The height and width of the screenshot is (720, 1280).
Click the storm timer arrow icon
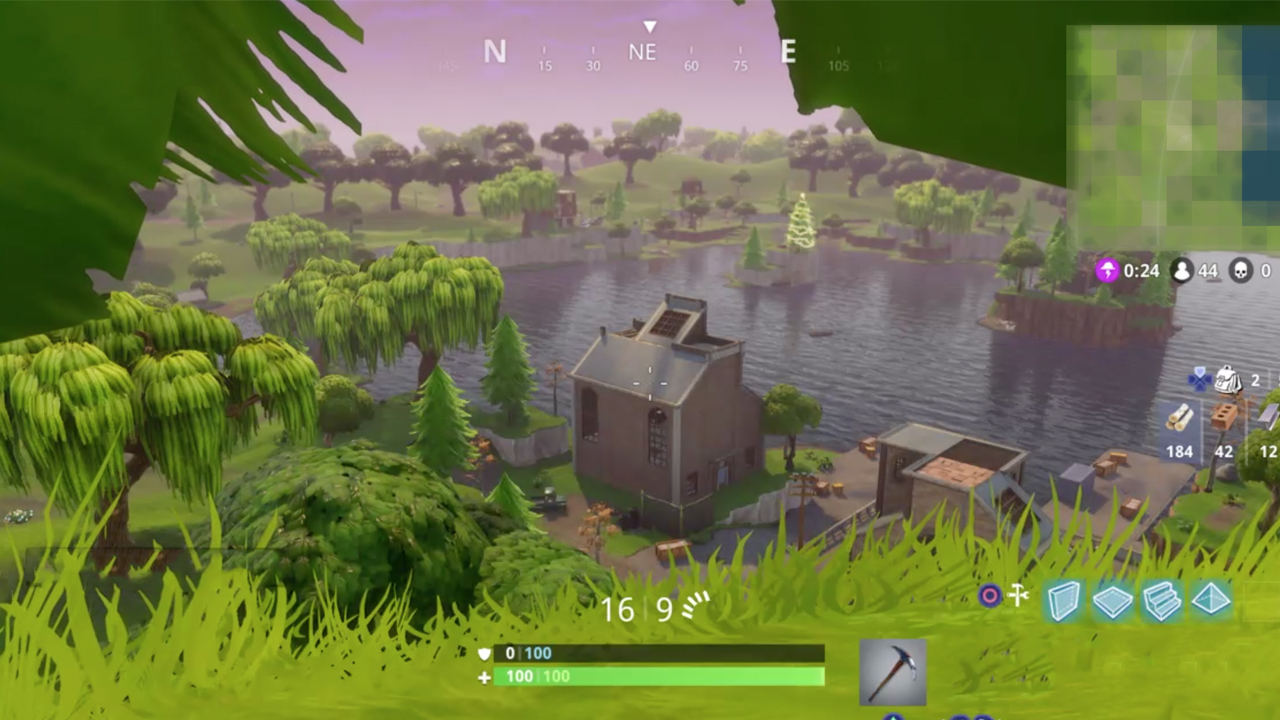[x=1108, y=271]
